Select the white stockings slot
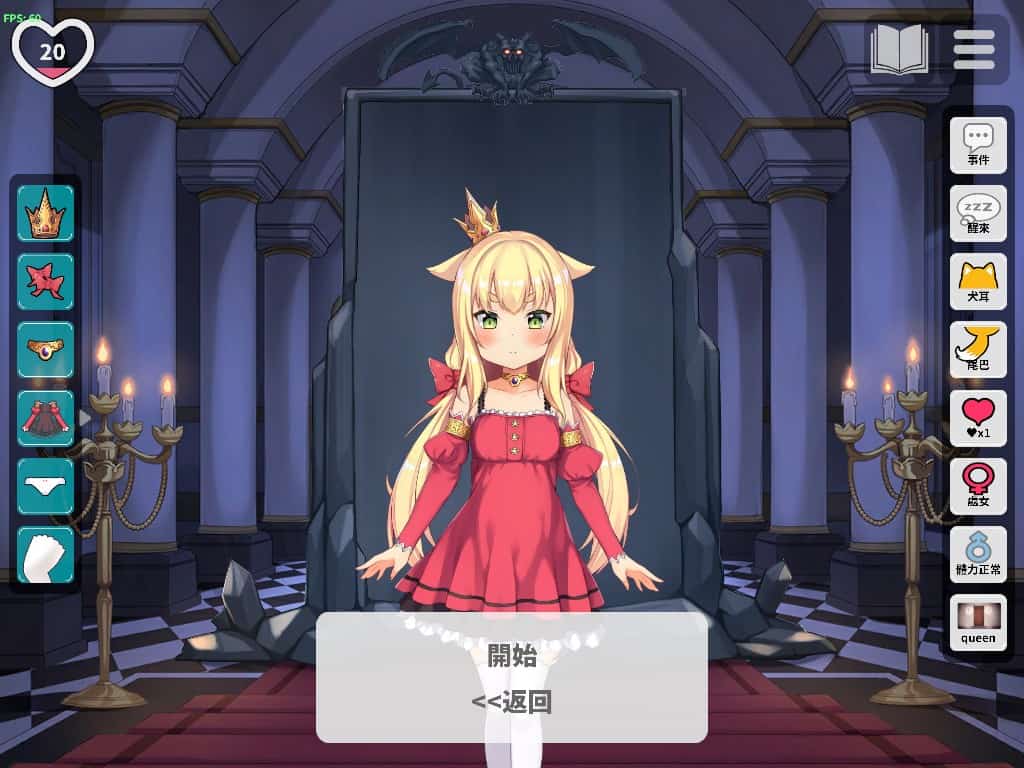Screen dimensions: 1024x768 45,554
